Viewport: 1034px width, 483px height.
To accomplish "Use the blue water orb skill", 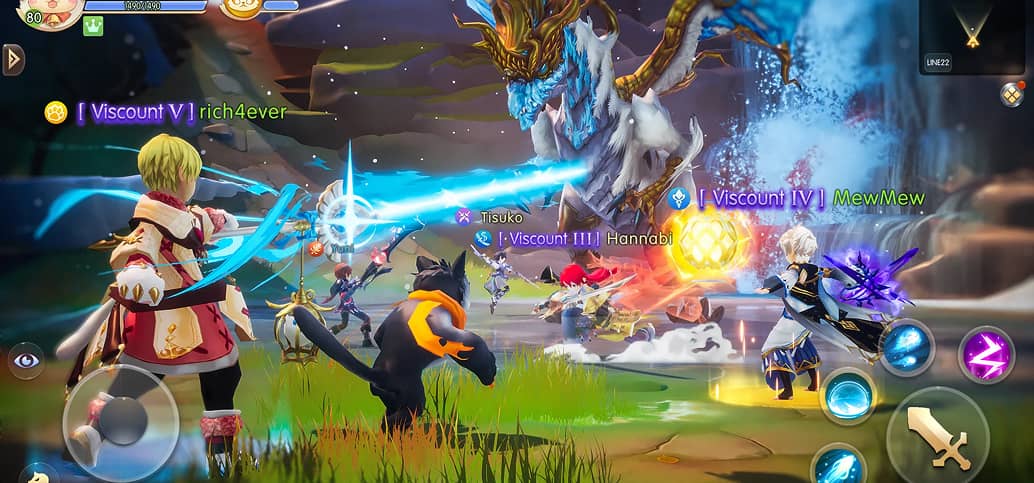I will click(x=848, y=396).
